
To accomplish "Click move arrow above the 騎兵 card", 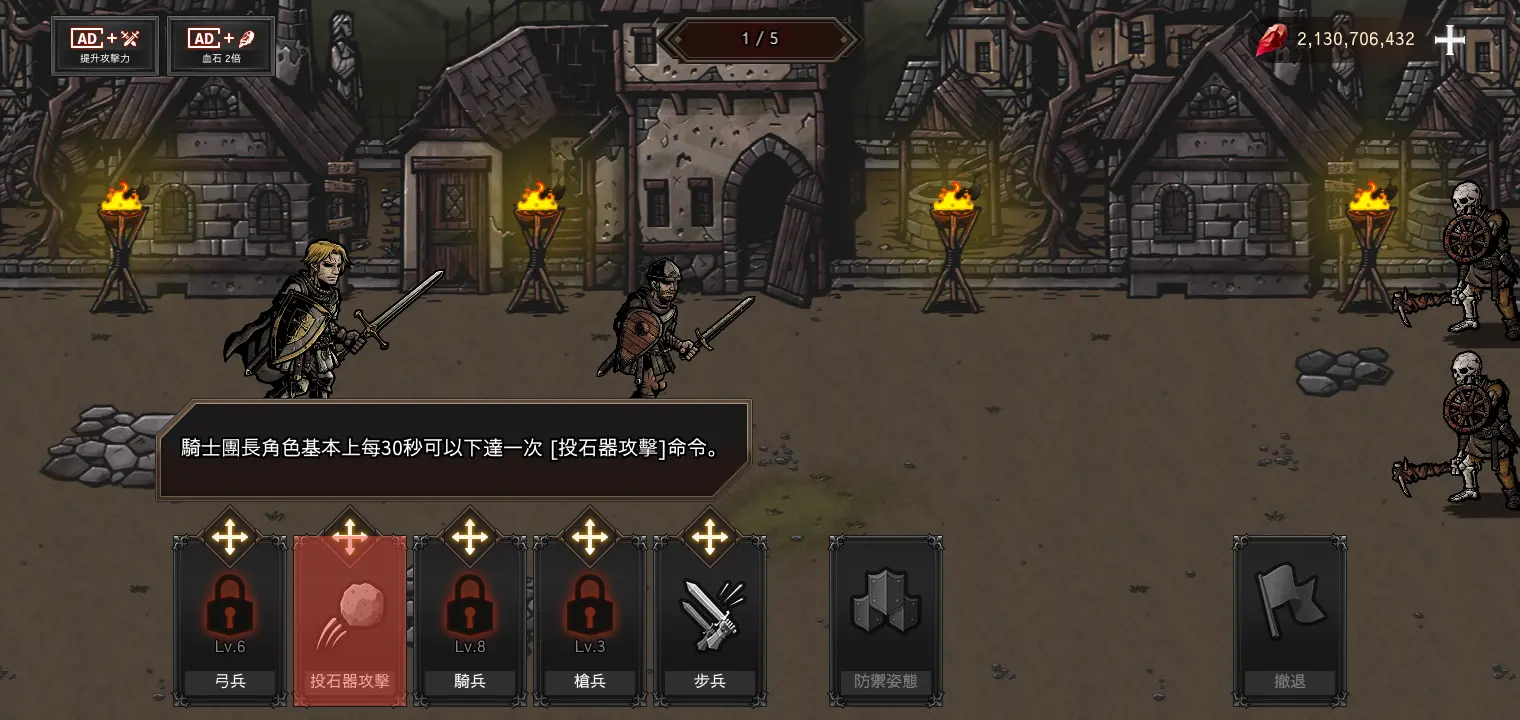I will pos(469,537).
